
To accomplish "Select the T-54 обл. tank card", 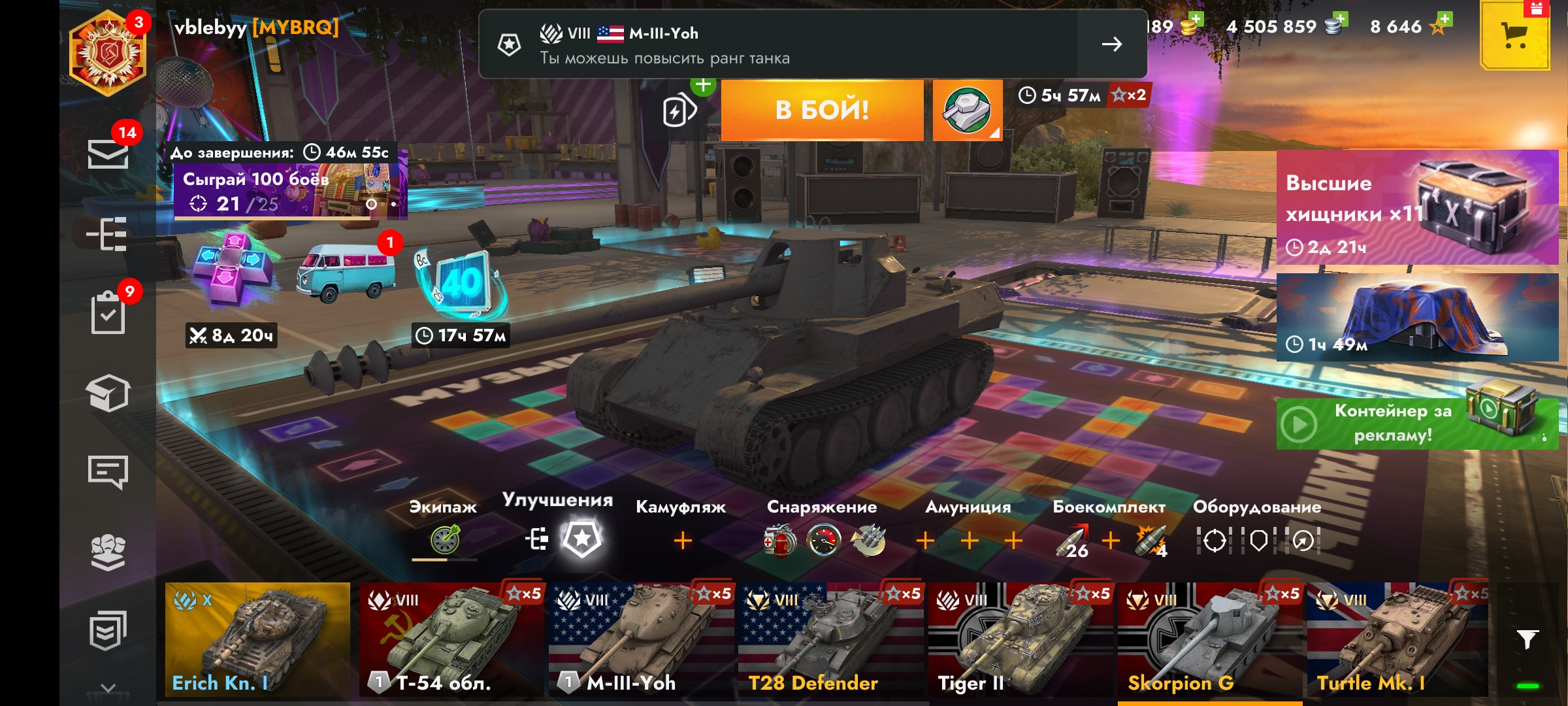I will (x=451, y=639).
